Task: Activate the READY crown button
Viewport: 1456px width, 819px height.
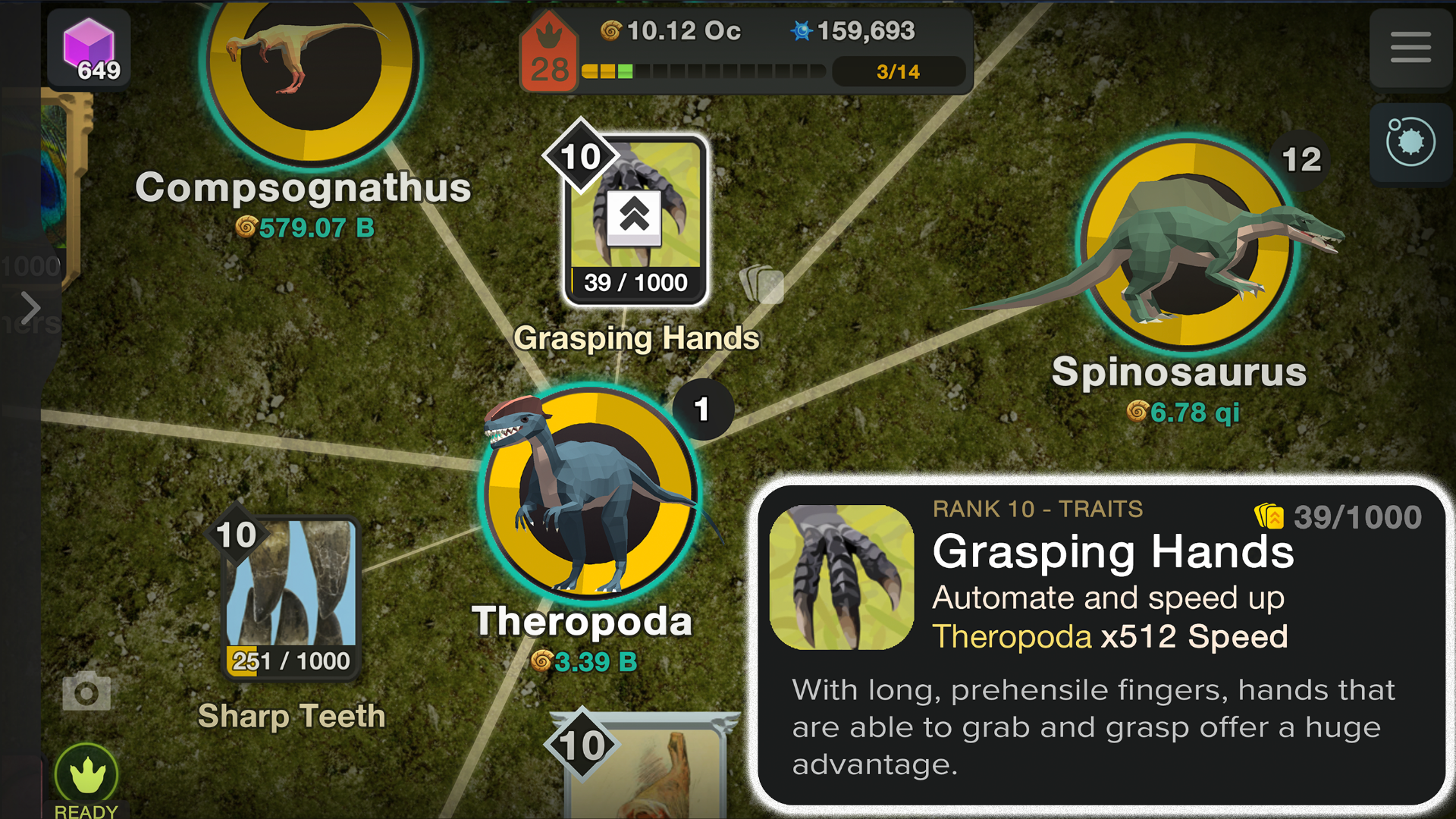Action: (86, 775)
